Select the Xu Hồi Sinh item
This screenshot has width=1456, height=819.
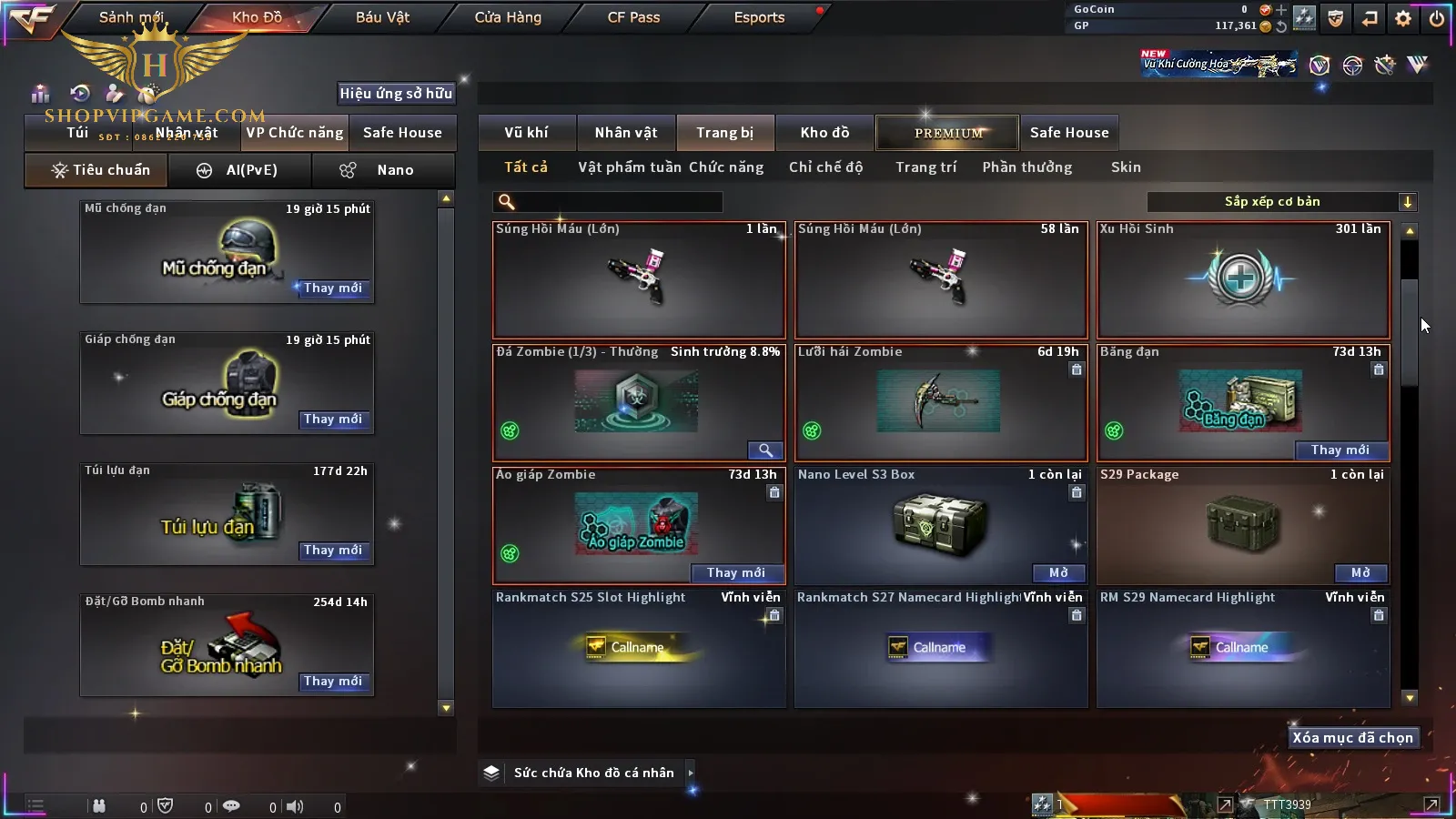[x=1243, y=279]
